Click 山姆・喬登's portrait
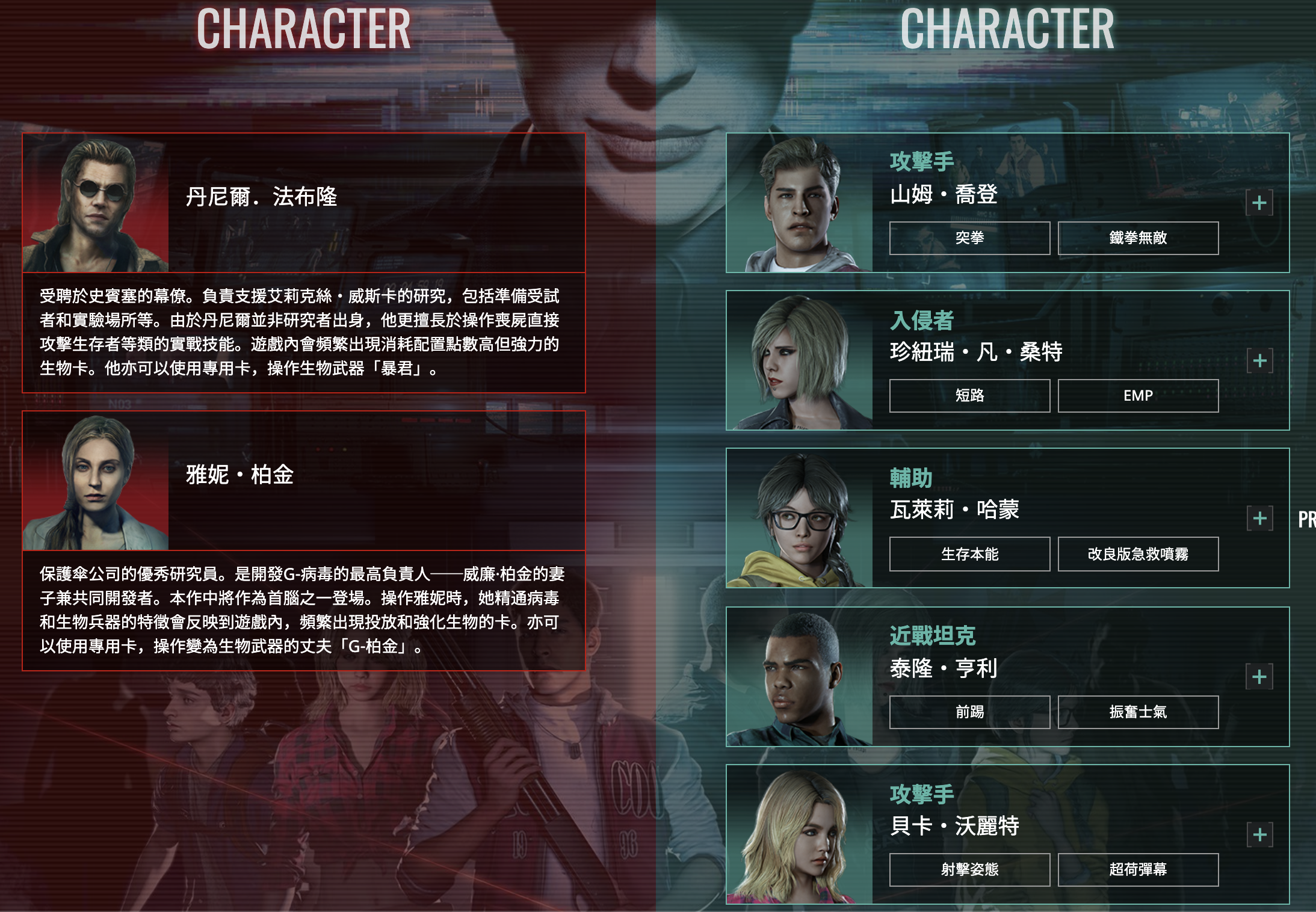Screen dimensions: 1316x912 click(800, 203)
